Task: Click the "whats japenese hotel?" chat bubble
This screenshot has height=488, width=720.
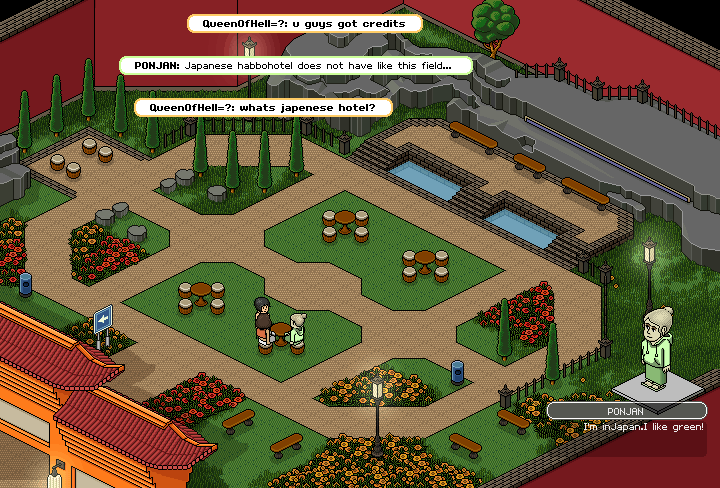Action: (262, 107)
